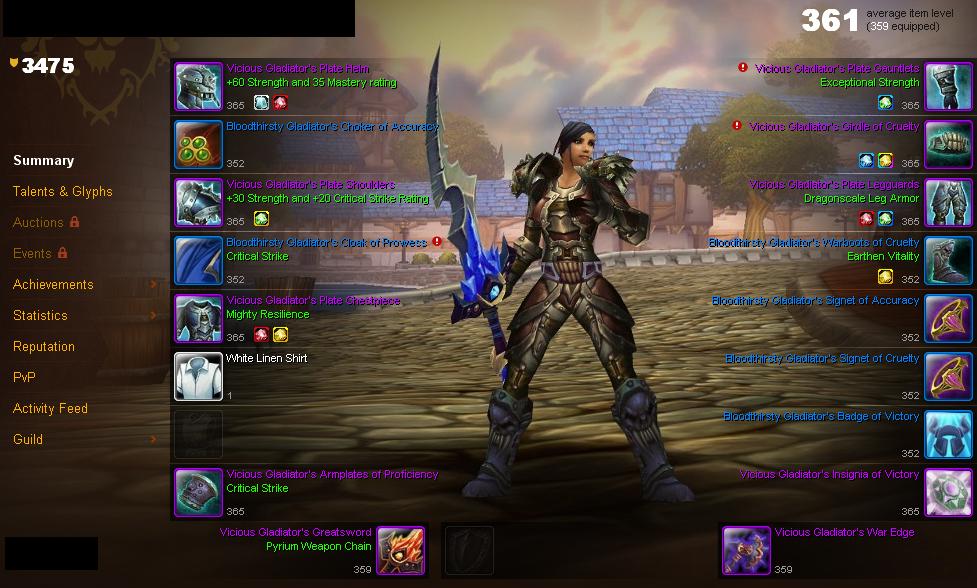The width and height of the screenshot is (977, 588).
Task: Open the Activity Feed
Action: click(50, 409)
